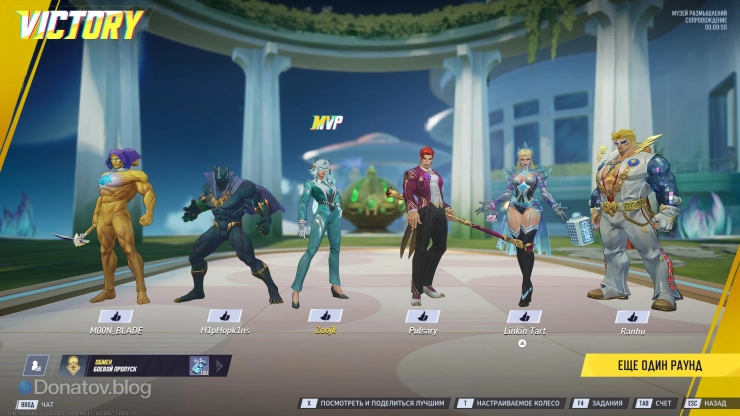Screen dimensions: 740x416
Task: Open the 'ЗАДАНИЯ' missions option
Action: 599,404
